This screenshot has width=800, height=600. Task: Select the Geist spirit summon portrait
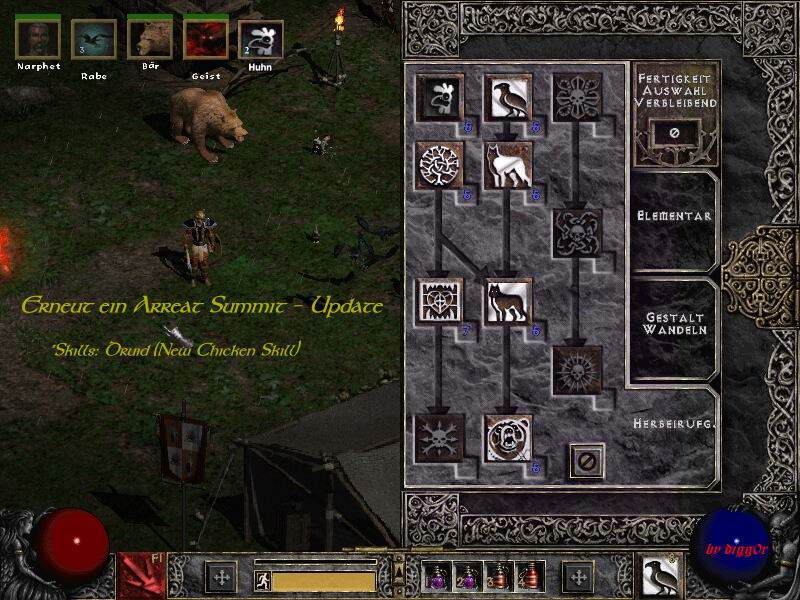206,39
